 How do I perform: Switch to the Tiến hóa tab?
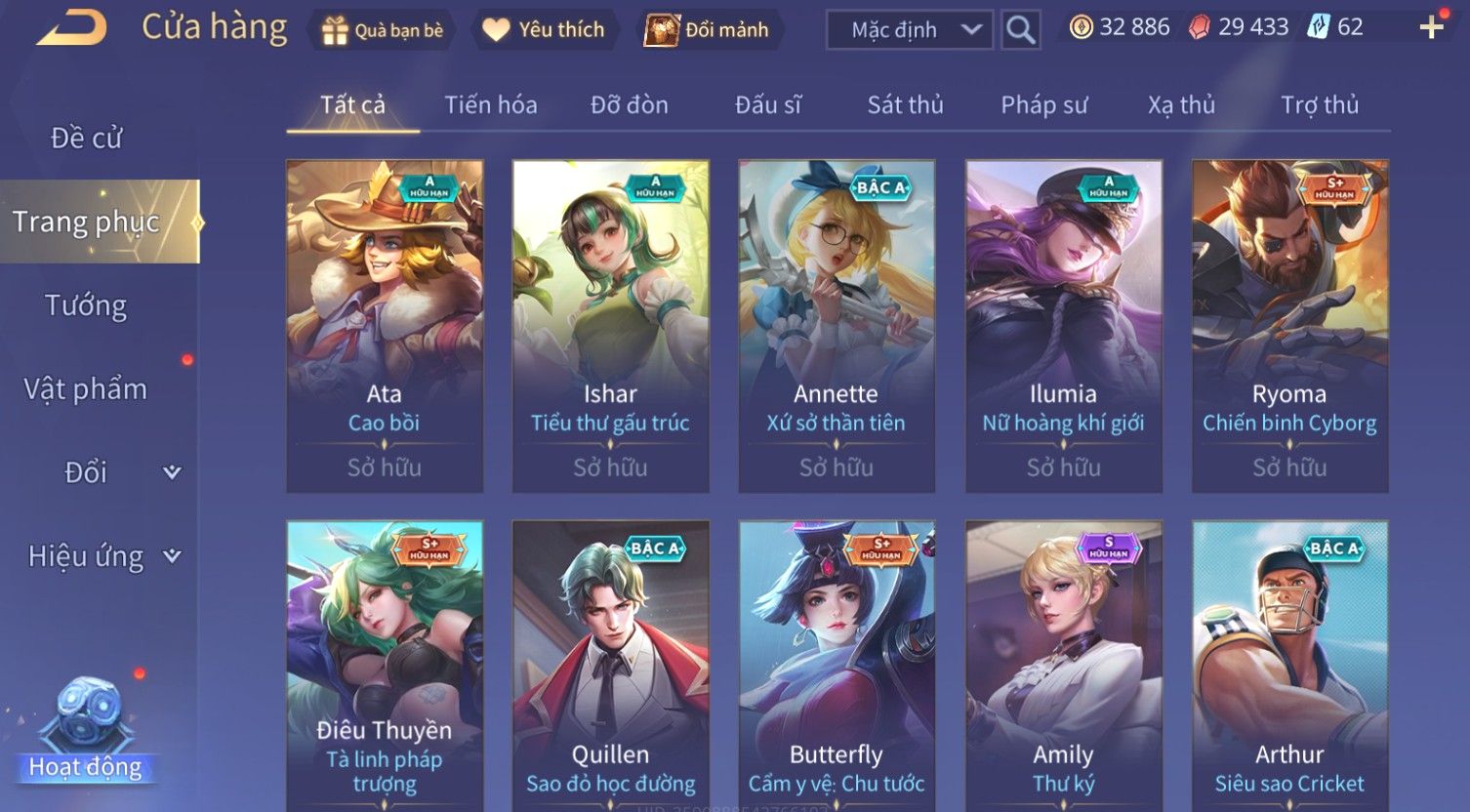[491, 104]
